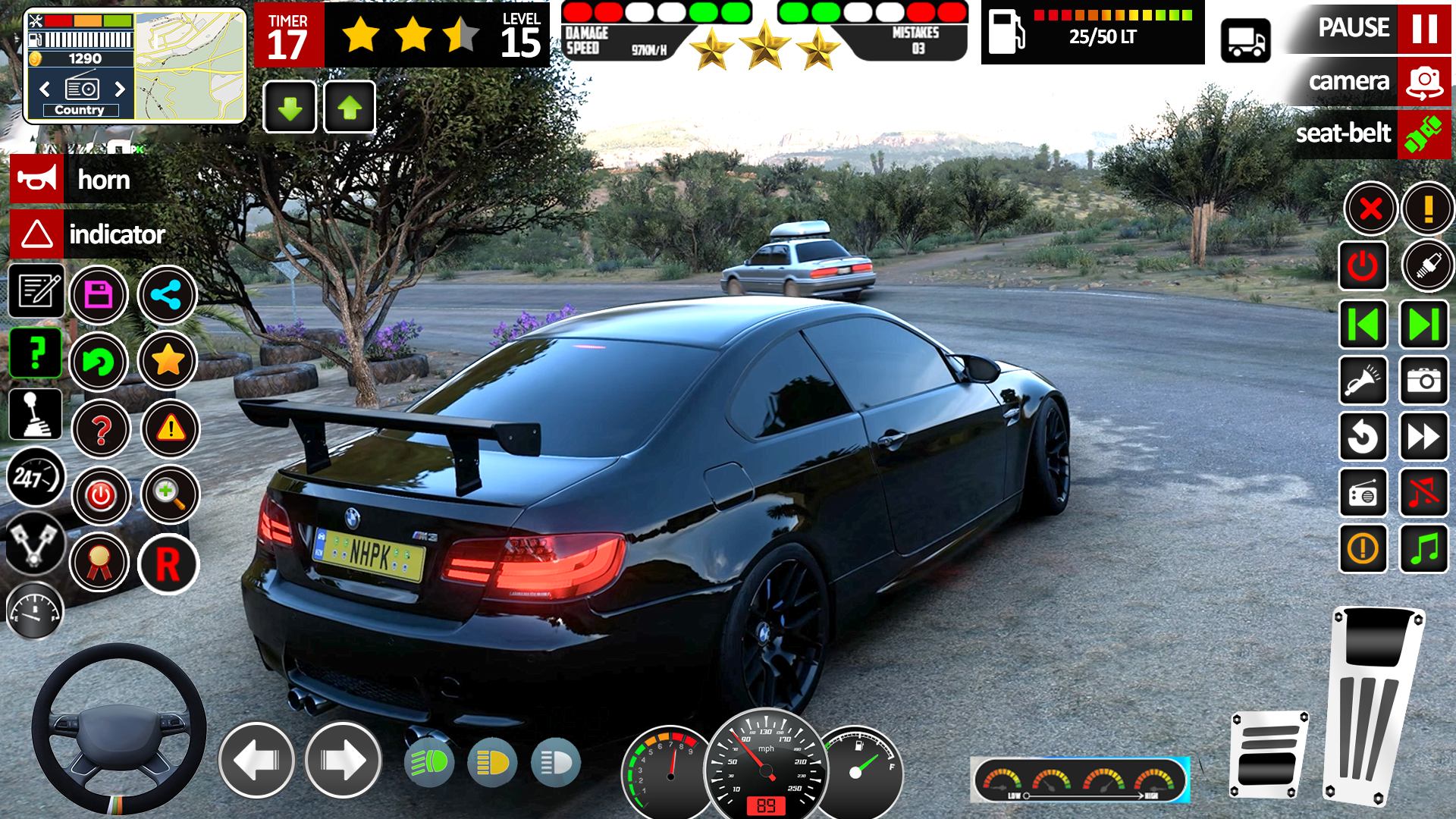The height and width of the screenshot is (819, 1456).
Task: Sound the horn
Action: pos(36,180)
